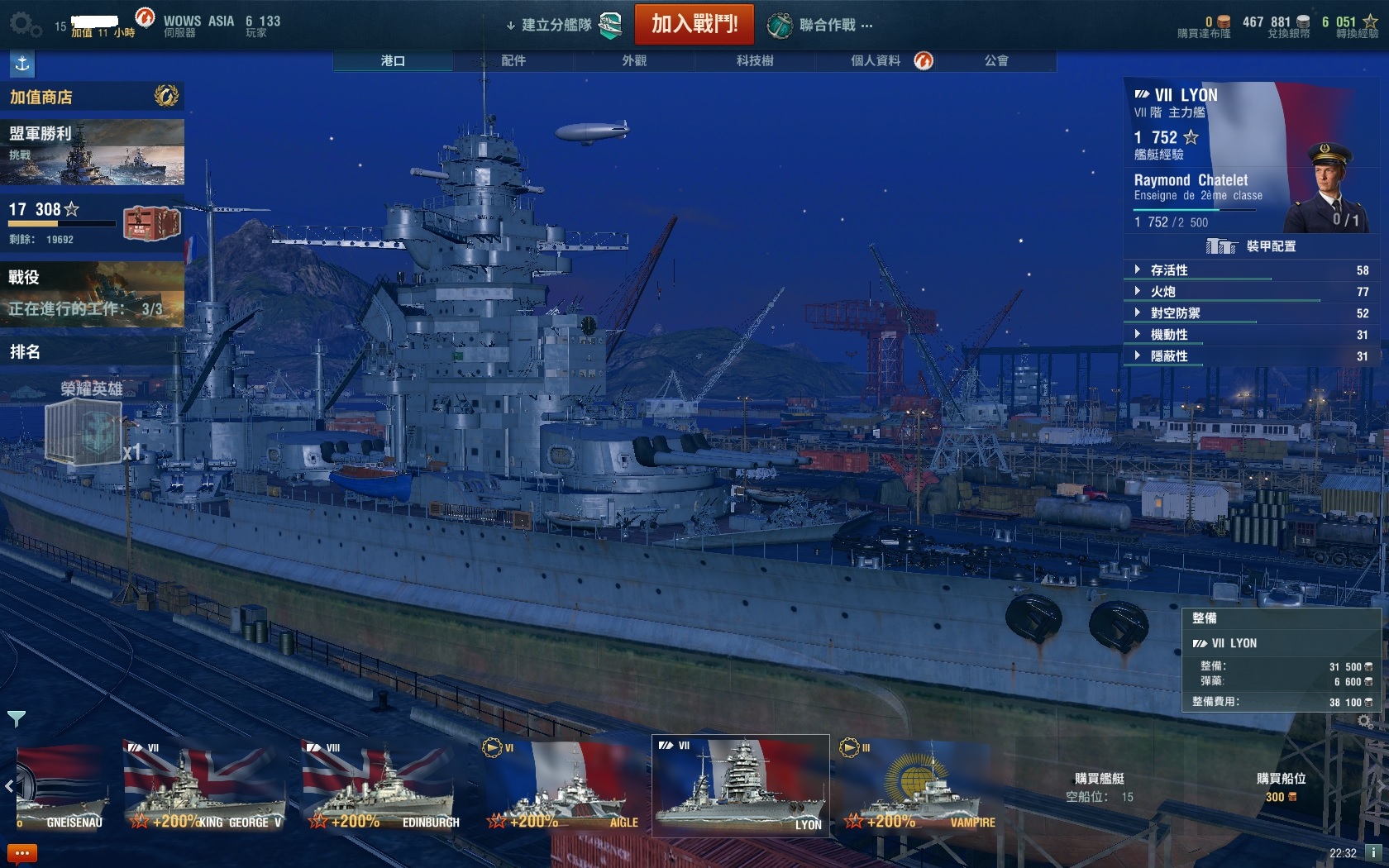Screen dimensions: 1389x868
Task: Create a division with 建立分艦隊
Action: pyautogui.click(x=556, y=25)
